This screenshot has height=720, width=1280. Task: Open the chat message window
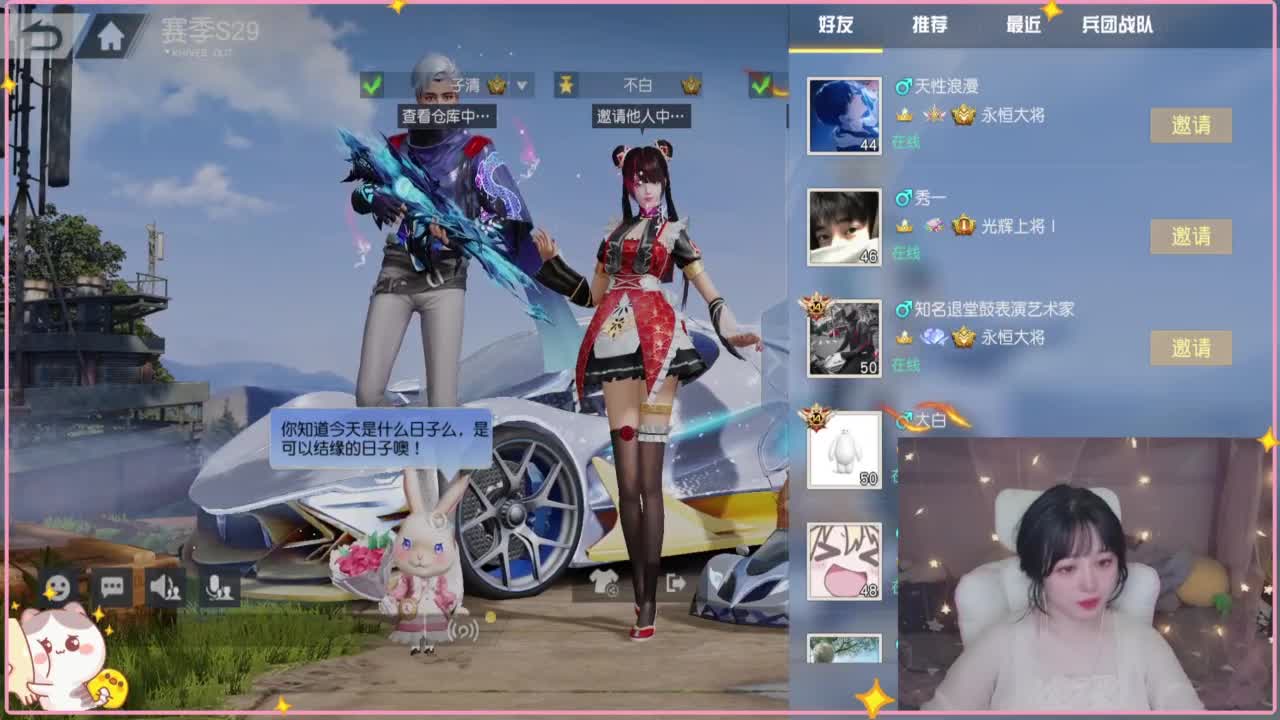[113, 589]
